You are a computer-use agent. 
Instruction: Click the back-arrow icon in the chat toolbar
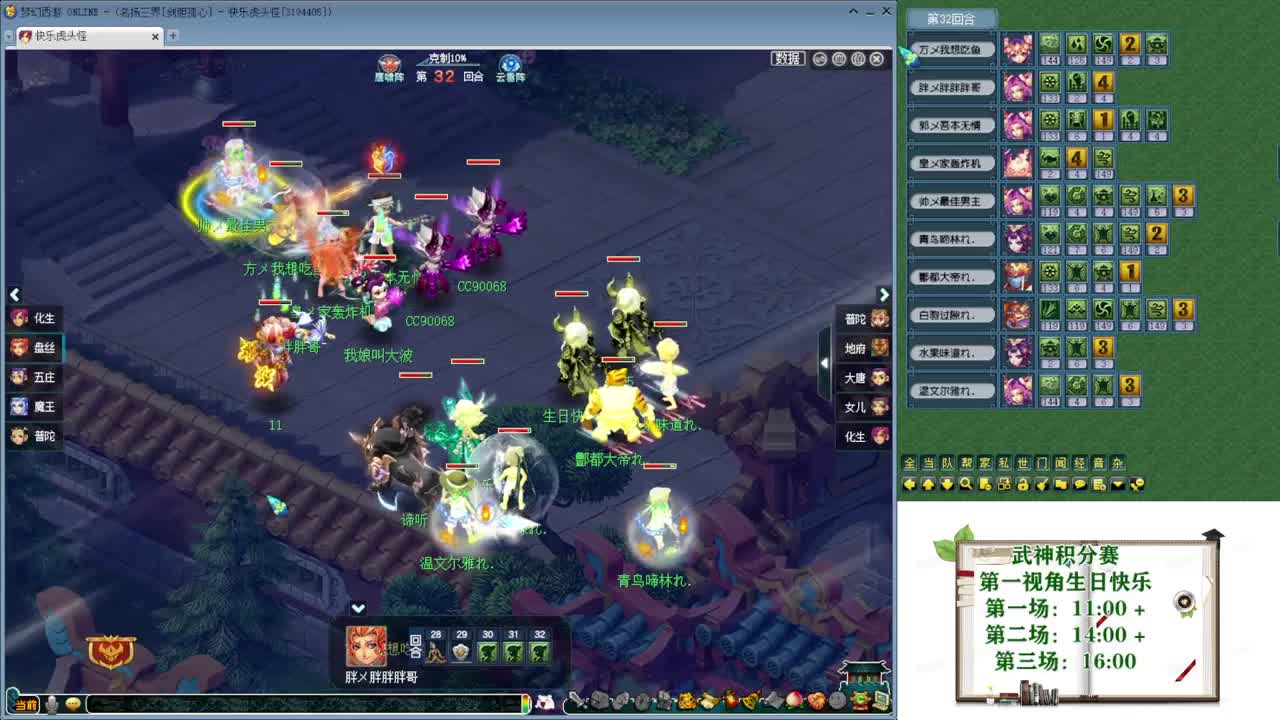(908, 484)
